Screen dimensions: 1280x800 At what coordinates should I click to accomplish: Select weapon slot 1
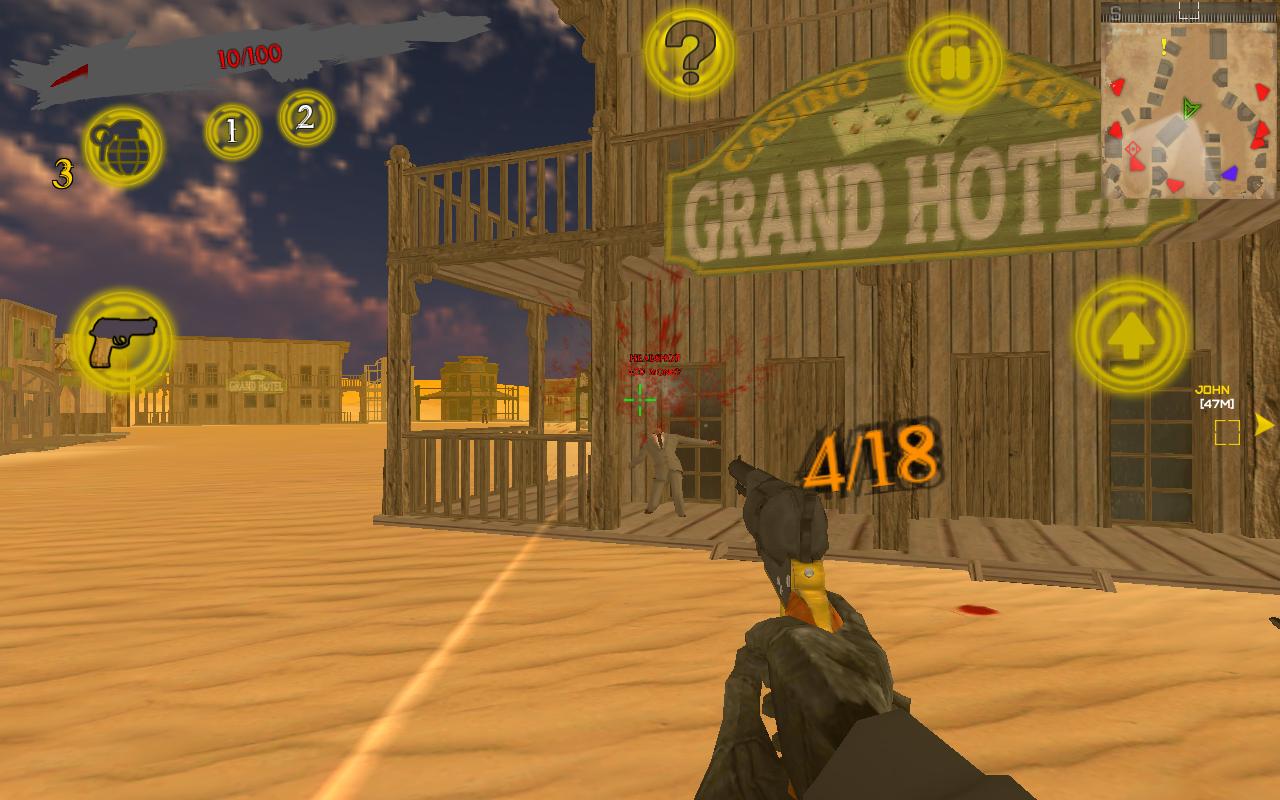(232, 132)
